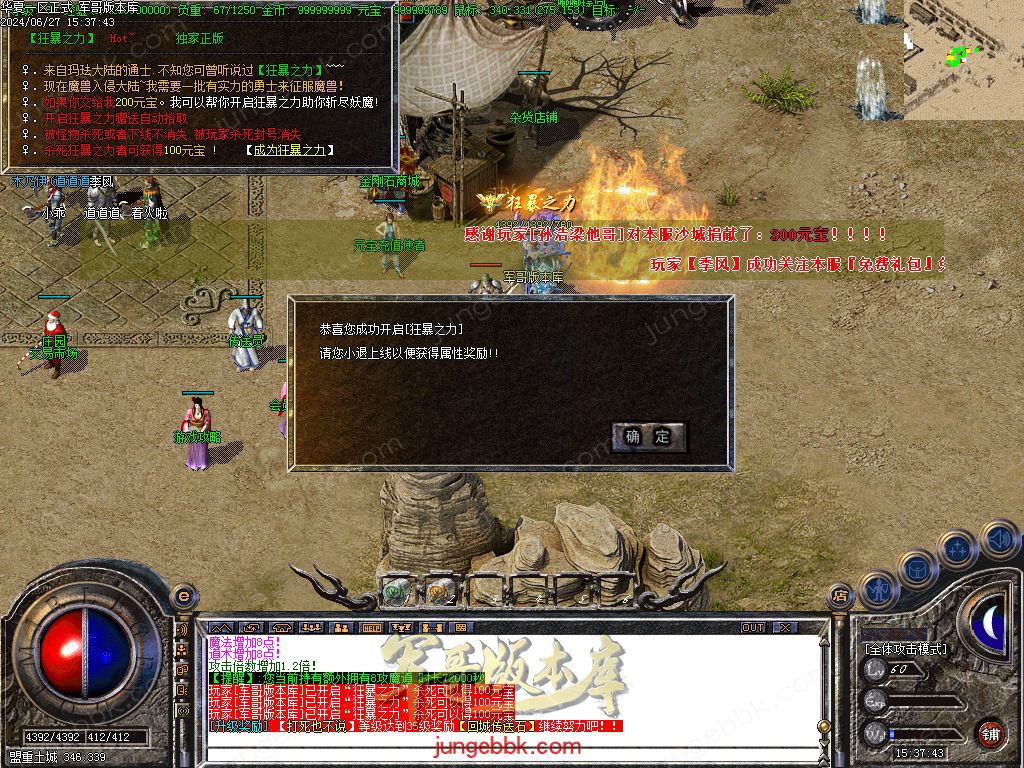
Task: Toggle sound with the speaker icon
Action: pos(999,539)
